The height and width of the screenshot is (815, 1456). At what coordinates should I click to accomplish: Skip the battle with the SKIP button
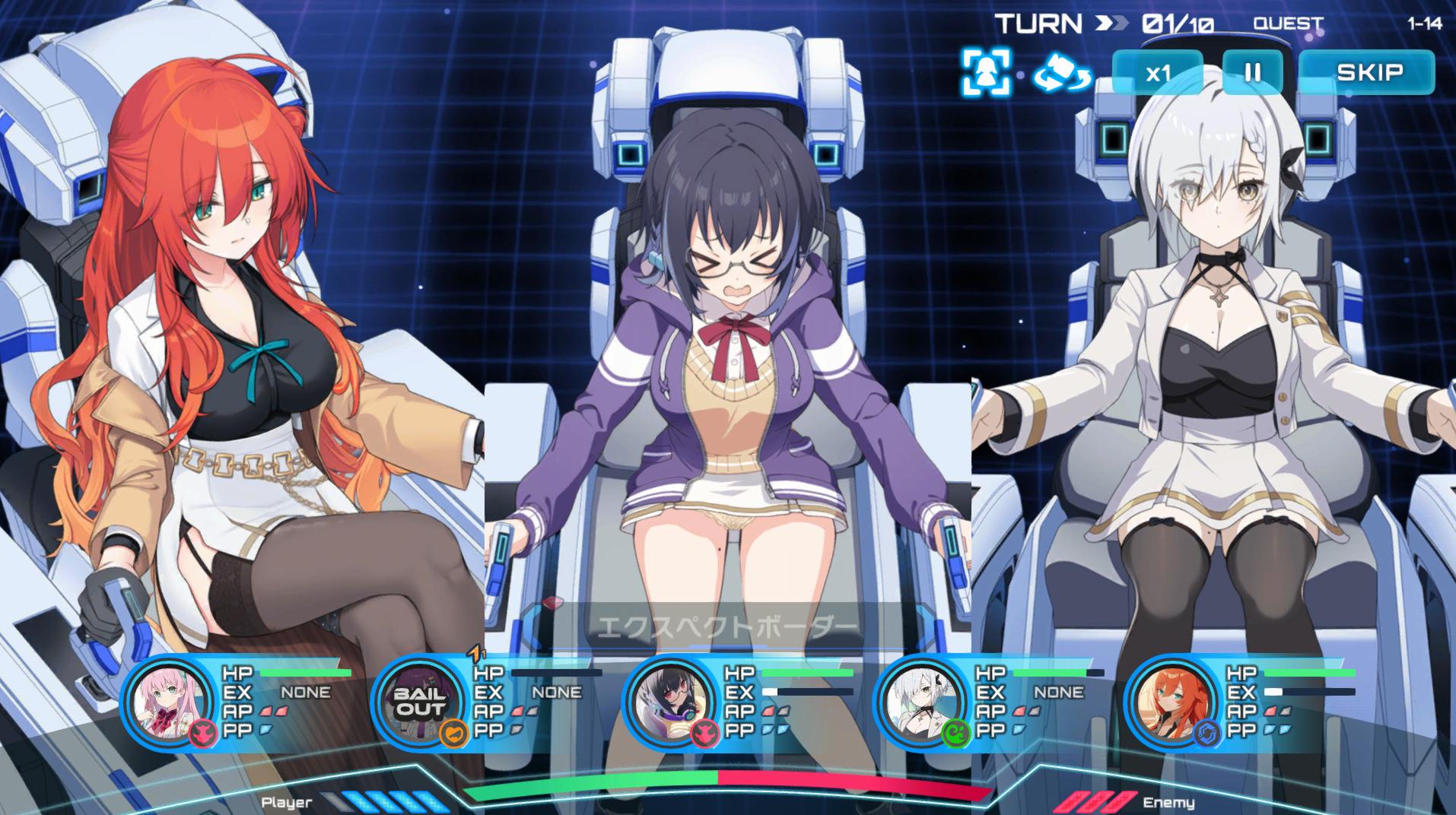click(x=1369, y=73)
